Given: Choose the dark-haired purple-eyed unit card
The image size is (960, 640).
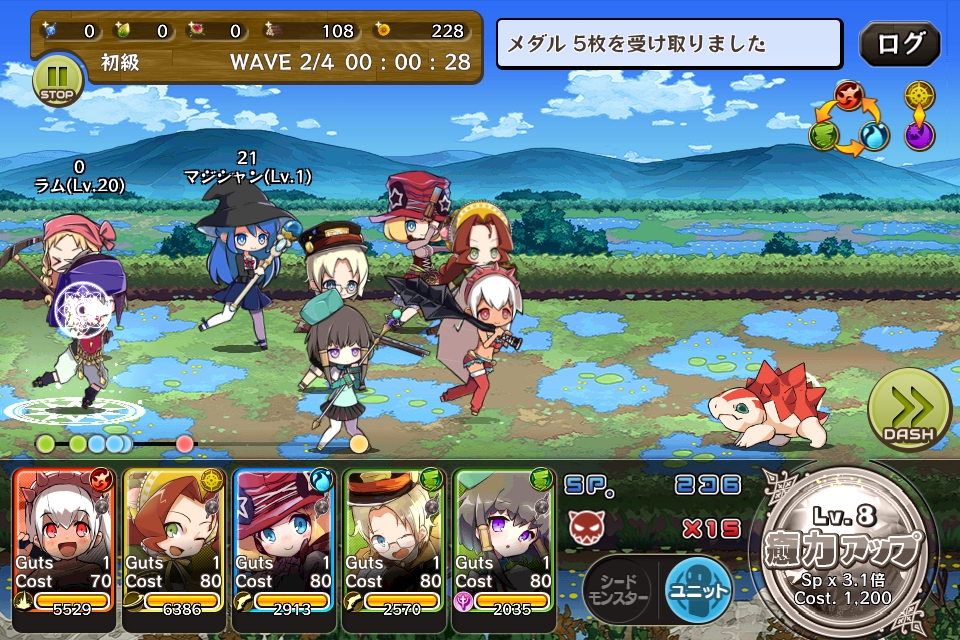Looking at the screenshot, I should pyautogui.click(x=504, y=540).
